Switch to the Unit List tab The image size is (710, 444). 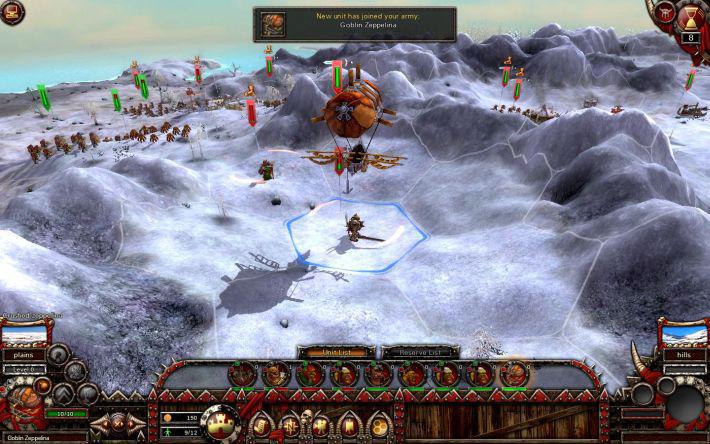[x=336, y=352]
